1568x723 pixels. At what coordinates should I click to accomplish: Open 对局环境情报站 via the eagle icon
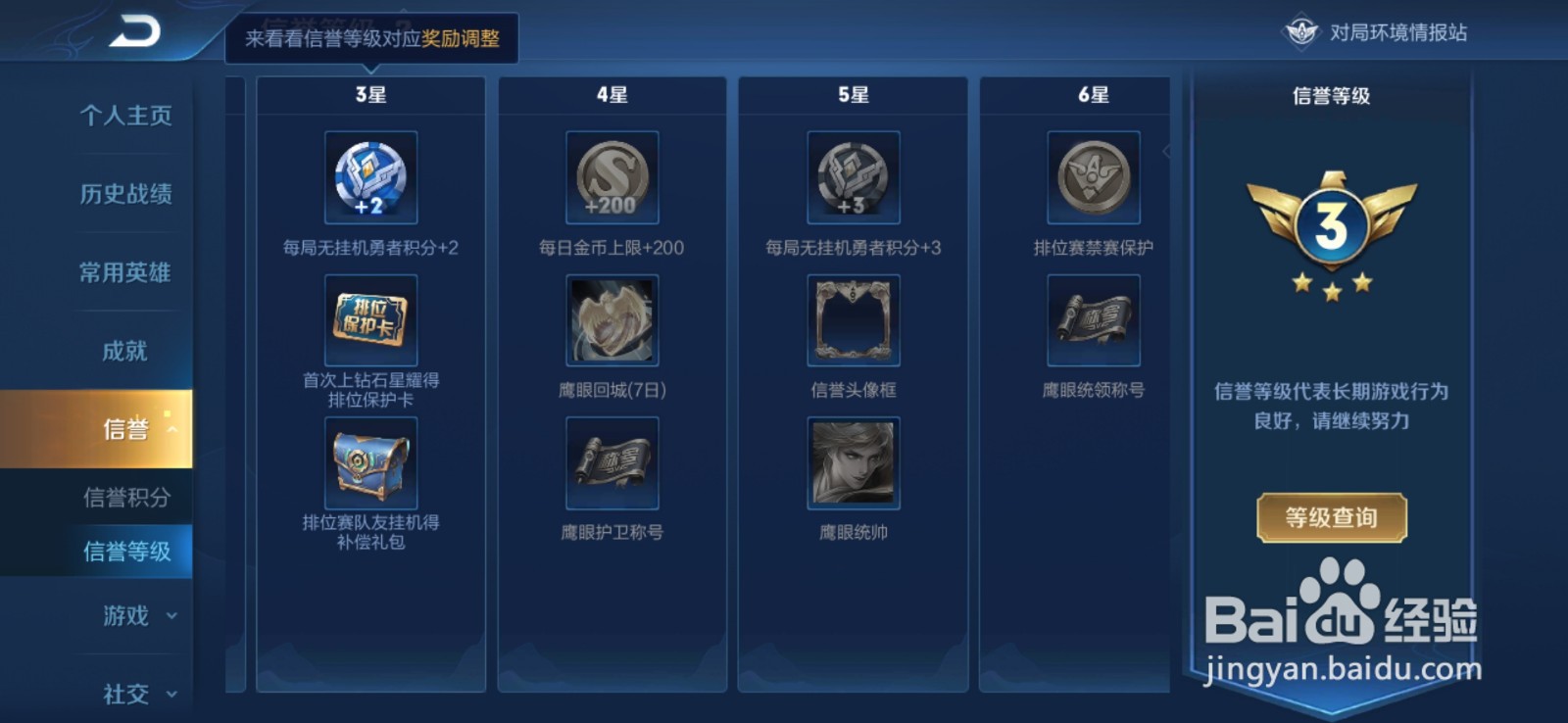[1300, 29]
